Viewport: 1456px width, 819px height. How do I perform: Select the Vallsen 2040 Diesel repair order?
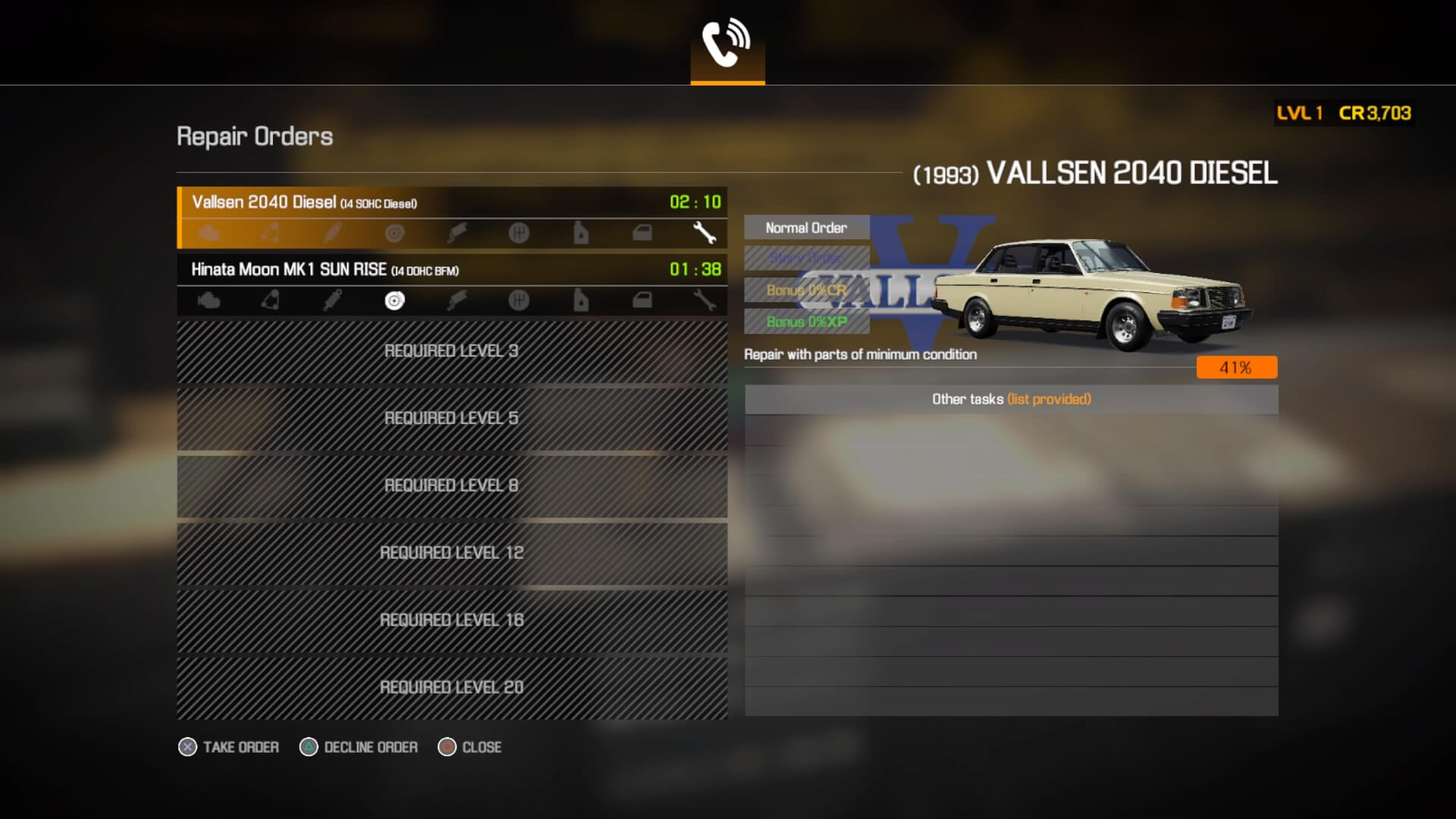pos(452,203)
